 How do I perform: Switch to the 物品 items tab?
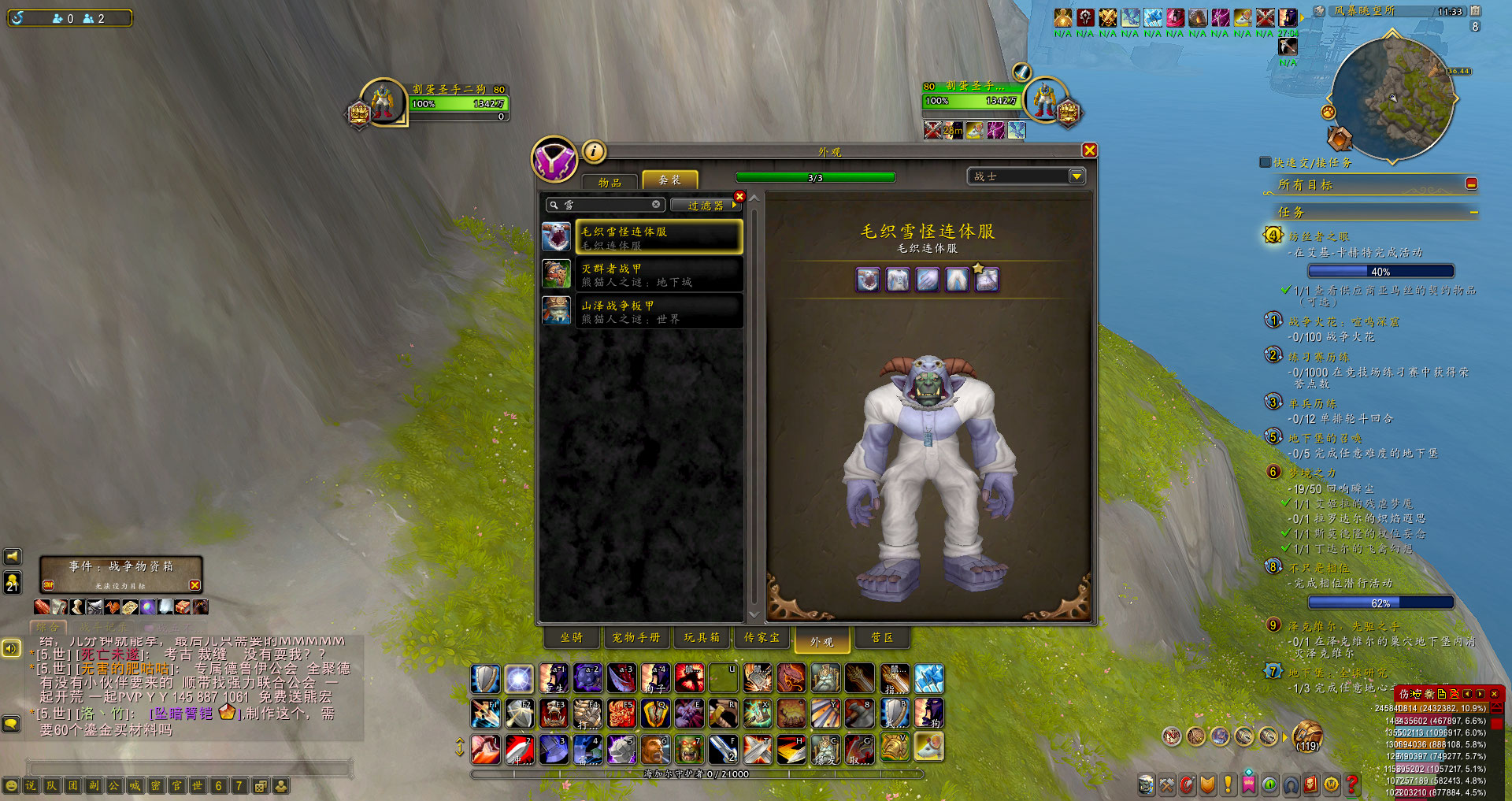tap(610, 181)
